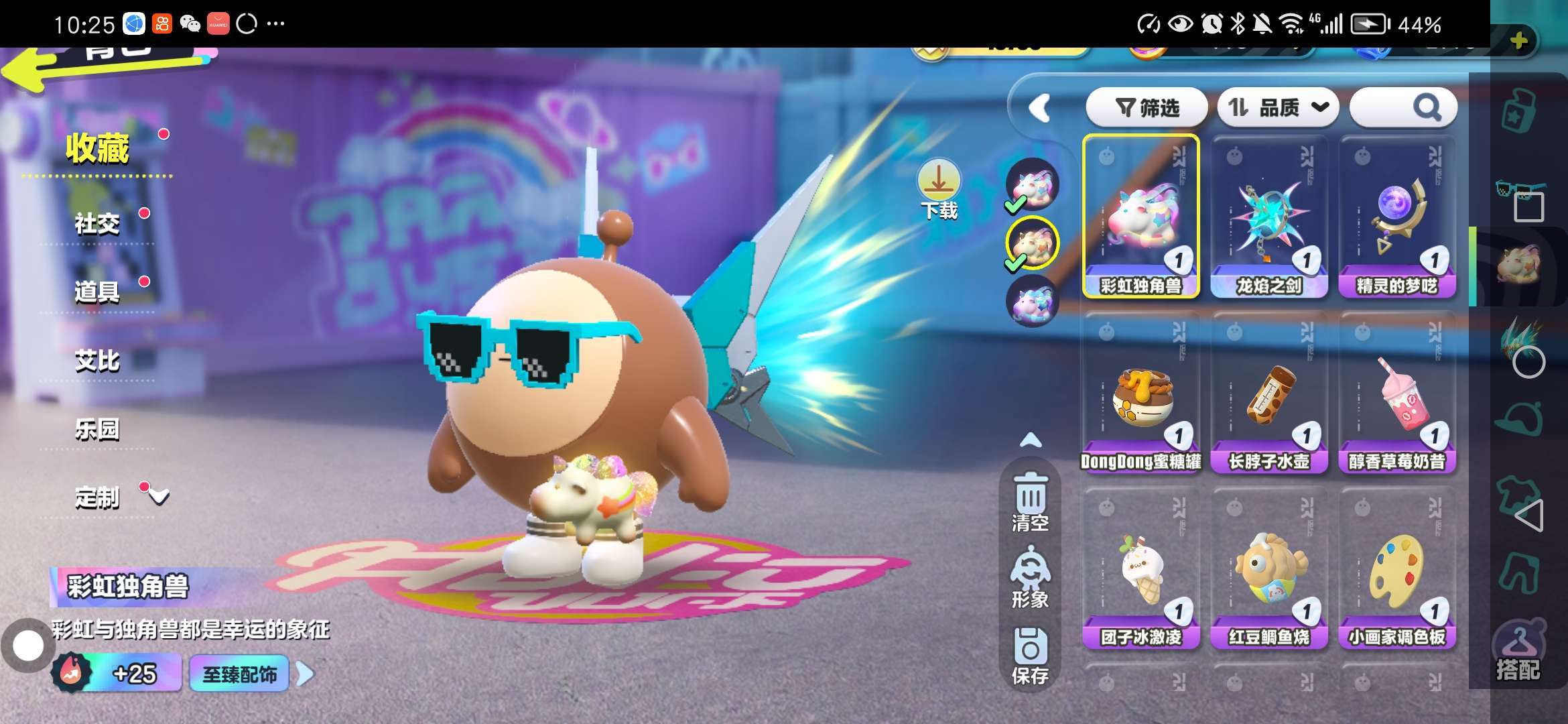
Task: Choose the 醇香草莓奶昔 item card
Action: click(x=1397, y=393)
